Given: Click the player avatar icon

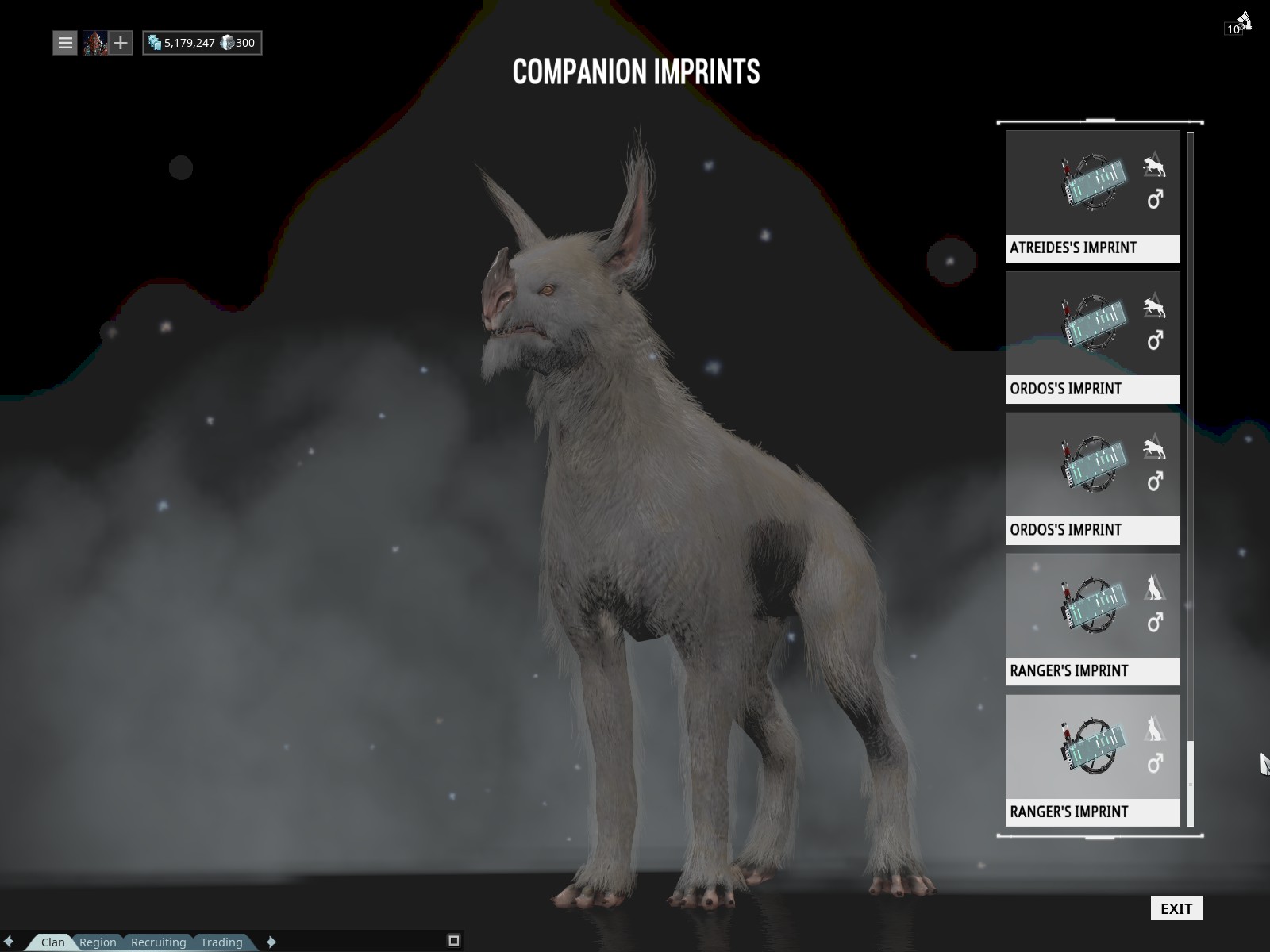Looking at the screenshot, I should coord(95,43).
